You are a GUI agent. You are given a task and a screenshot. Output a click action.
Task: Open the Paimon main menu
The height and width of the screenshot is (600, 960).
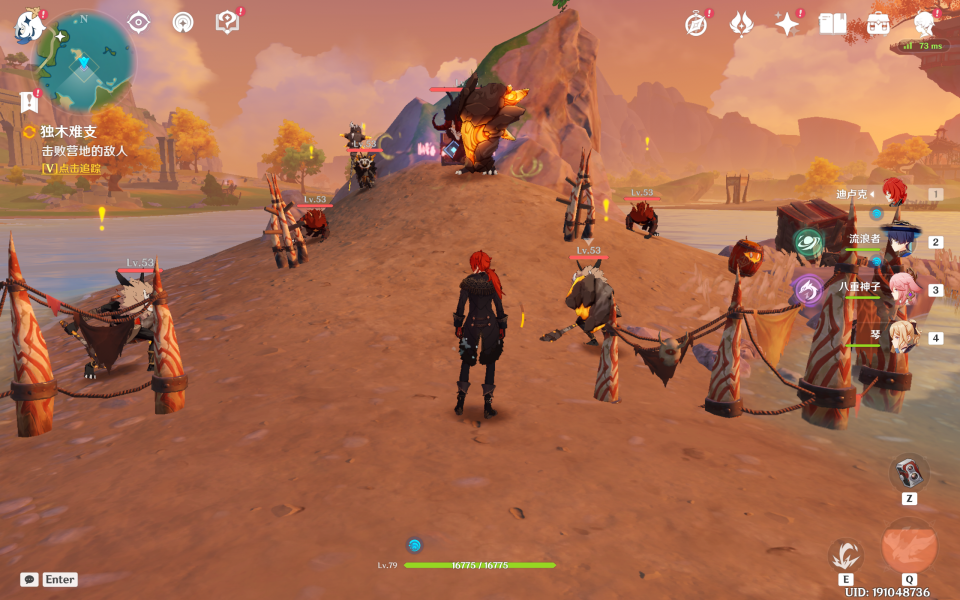[x=27, y=25]
